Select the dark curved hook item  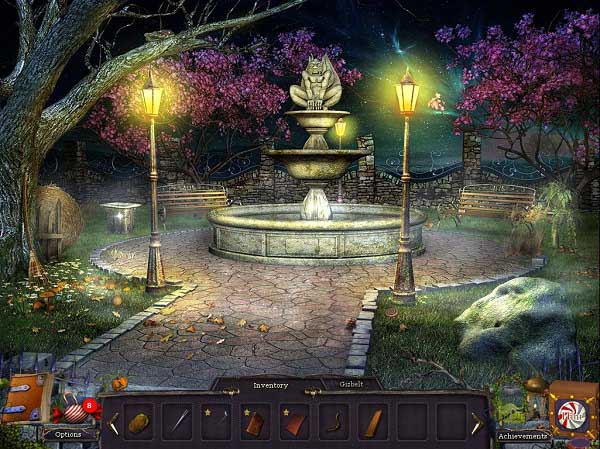click(x=333, y=422)
